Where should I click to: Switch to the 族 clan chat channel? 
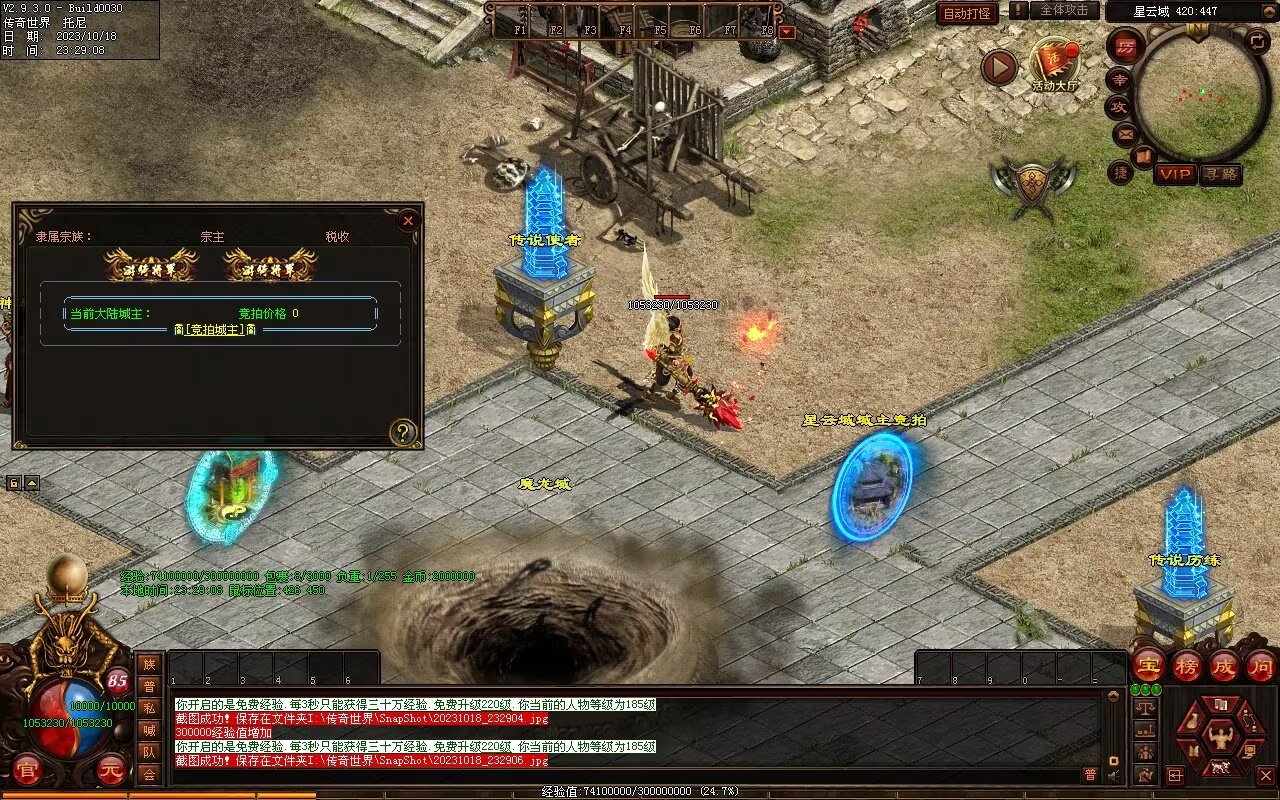(149, 664)
